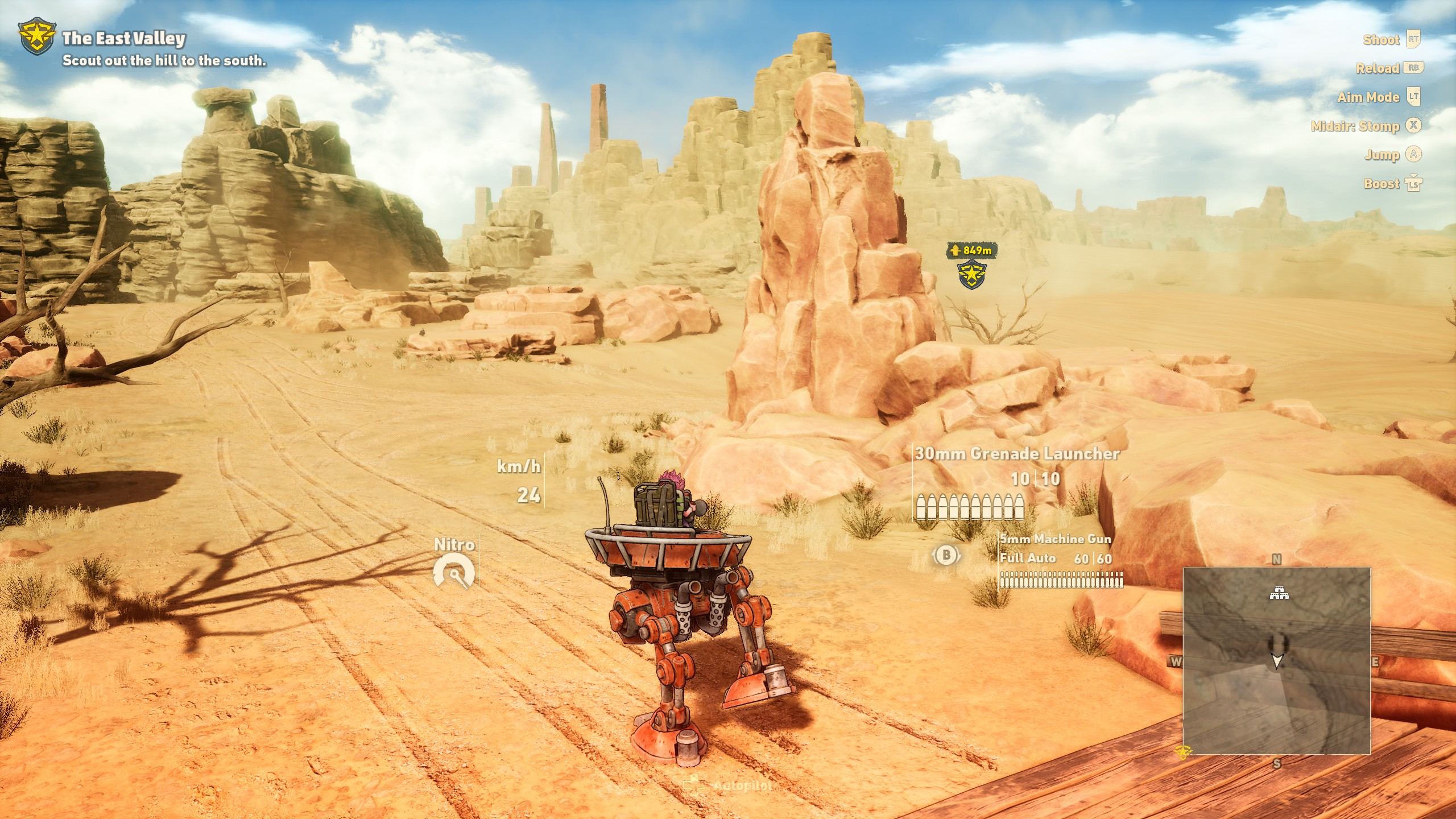Image resolution: width=1456 pixels, height=819 pixels.
Task: Click the gold quest marker beside minimap
Action: tap(1182, 752)
